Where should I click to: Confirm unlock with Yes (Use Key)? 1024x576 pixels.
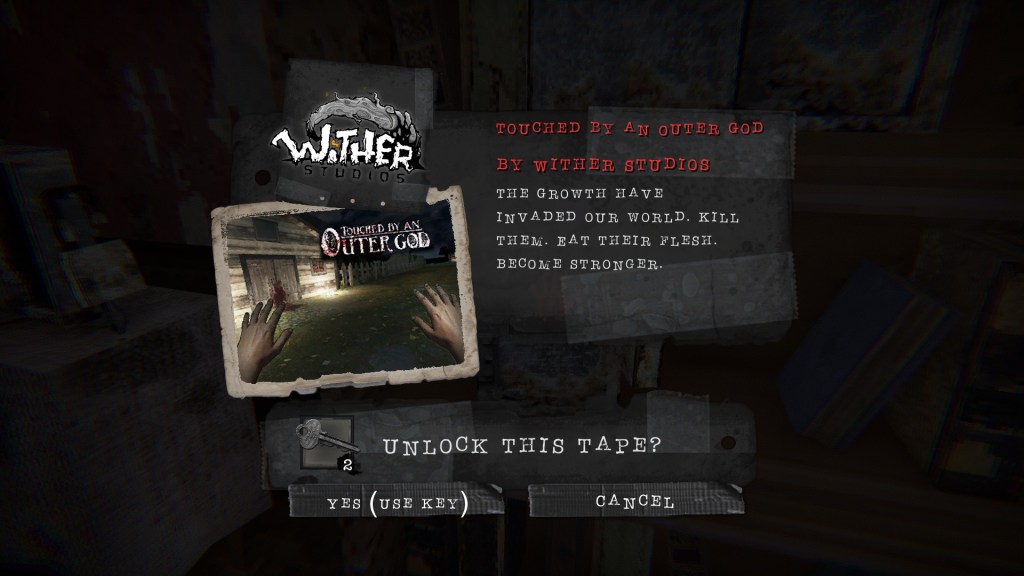click(x=397, y=502)
